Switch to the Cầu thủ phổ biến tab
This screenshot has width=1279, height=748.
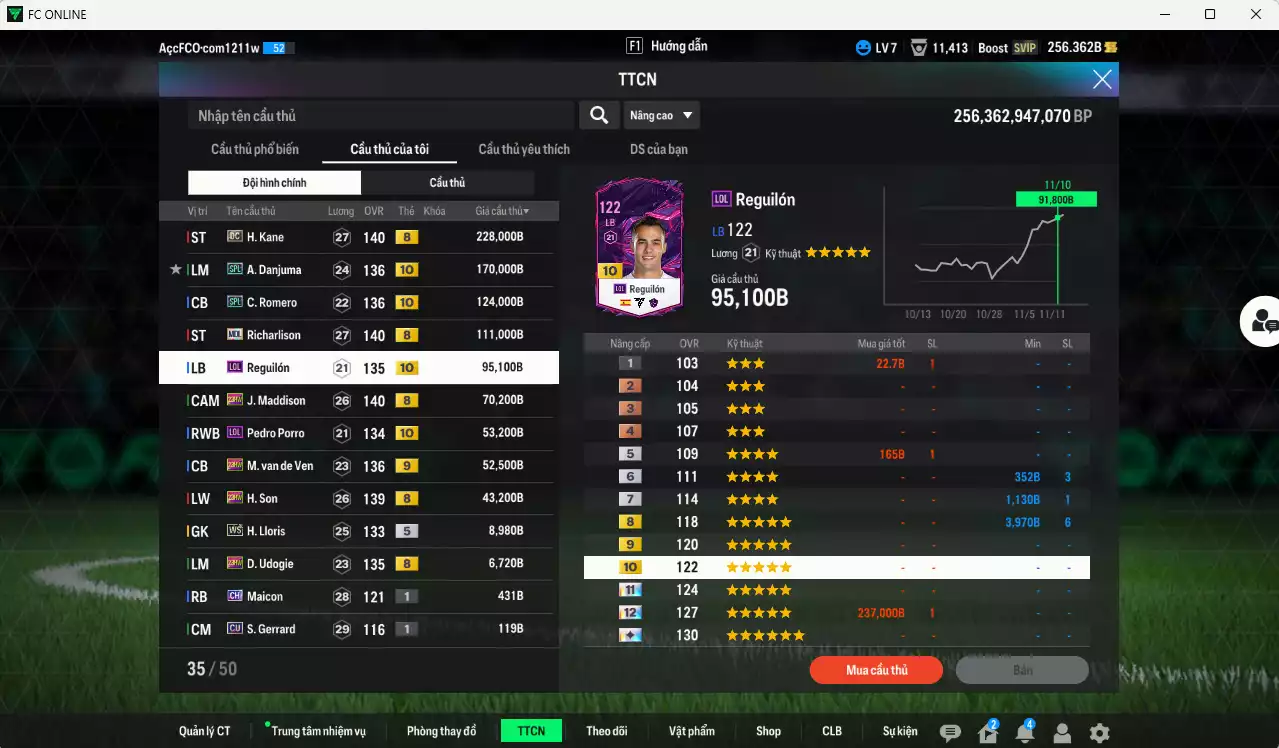254,150
